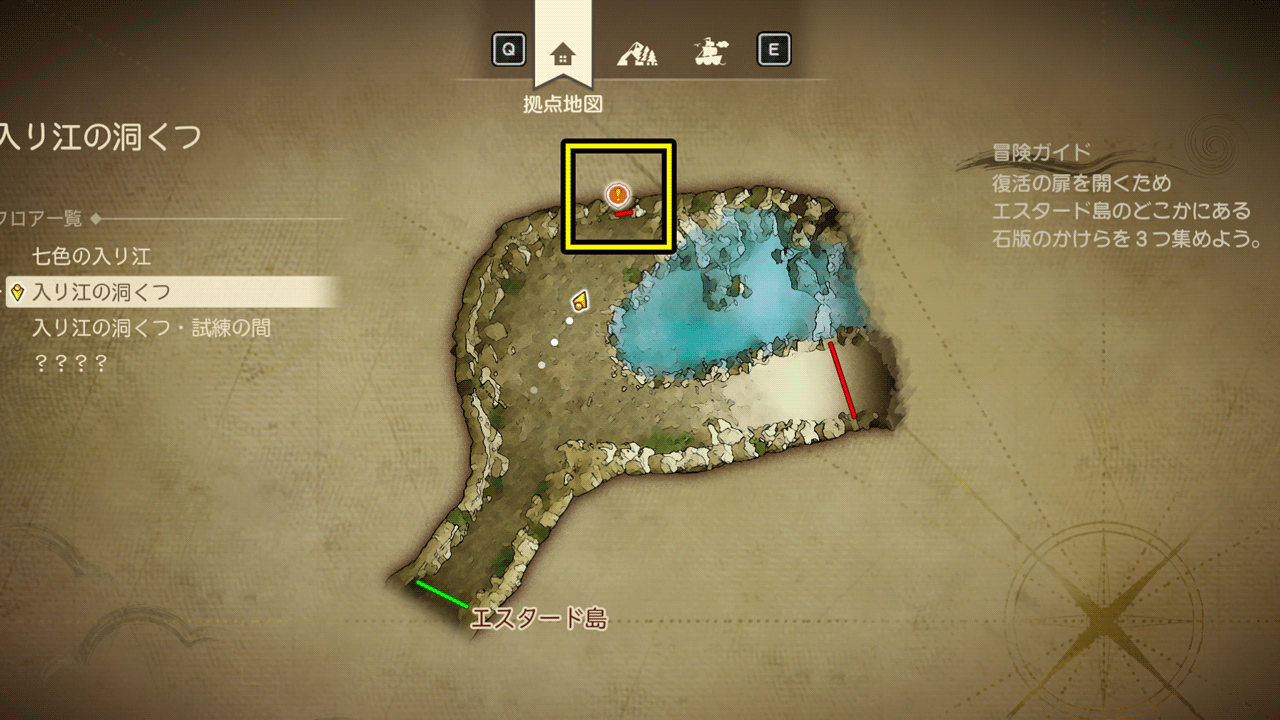1280x720 pixels.
Task: Click the orange quest marker on map
Action: pos(619,193)
